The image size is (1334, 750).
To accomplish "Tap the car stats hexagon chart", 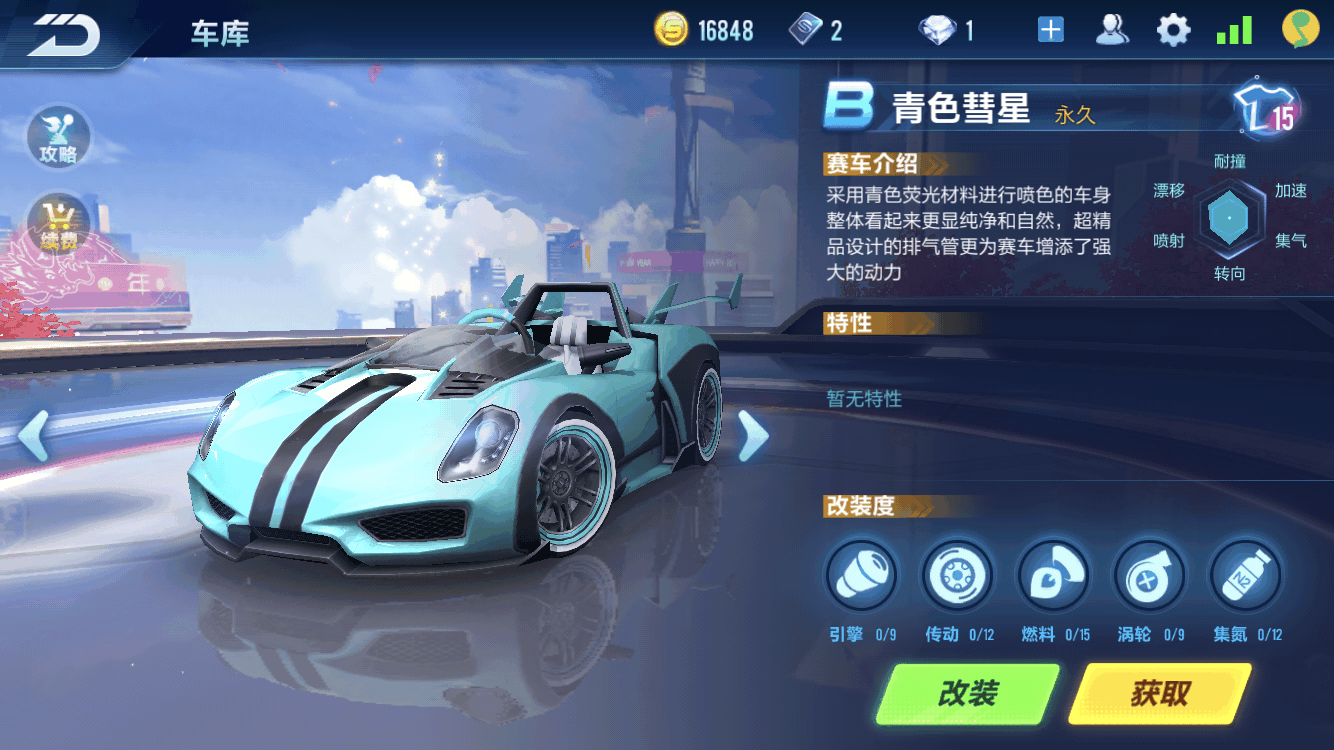I will coord(1229,217).
